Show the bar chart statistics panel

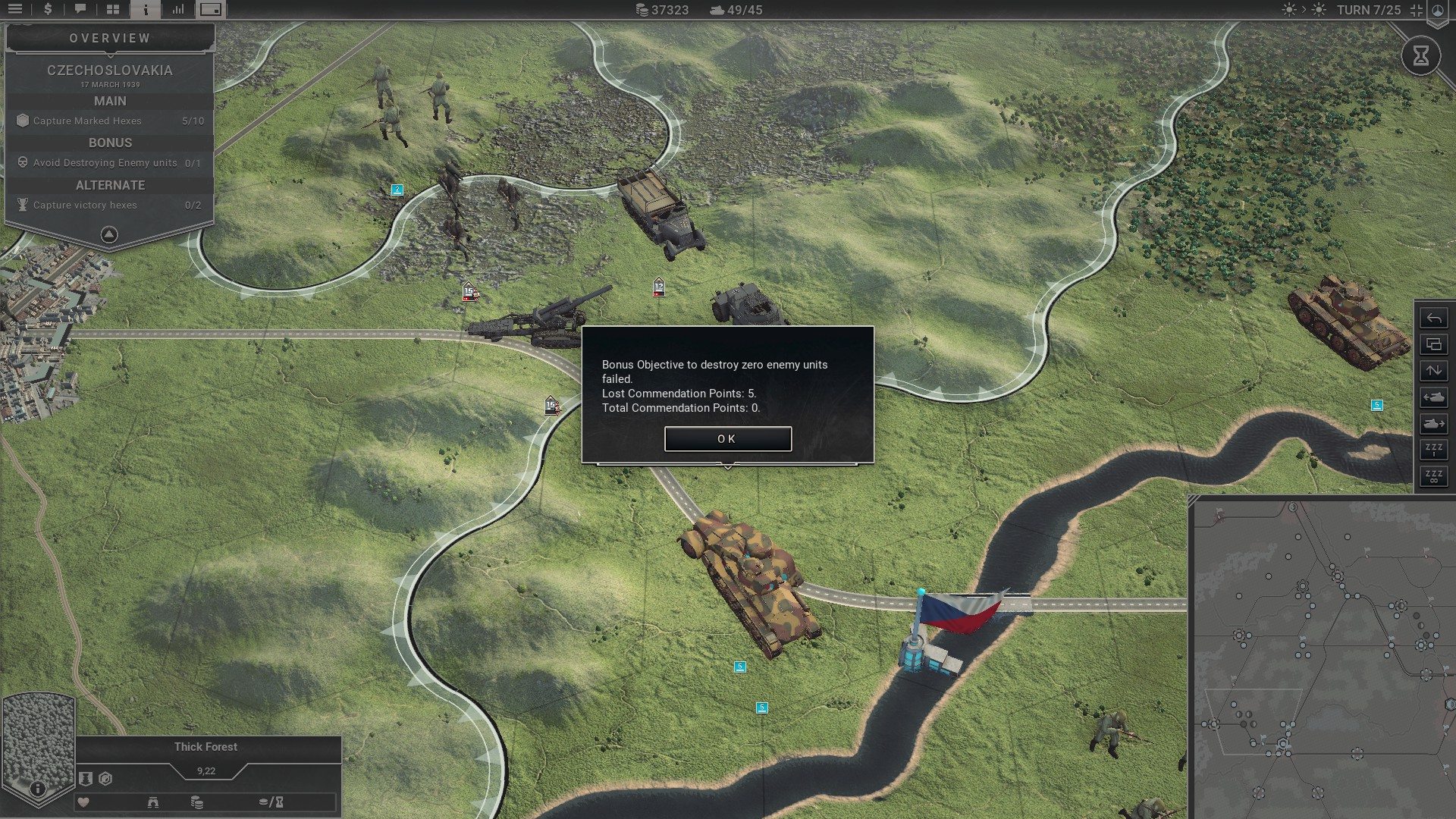(x=178, y=10)
